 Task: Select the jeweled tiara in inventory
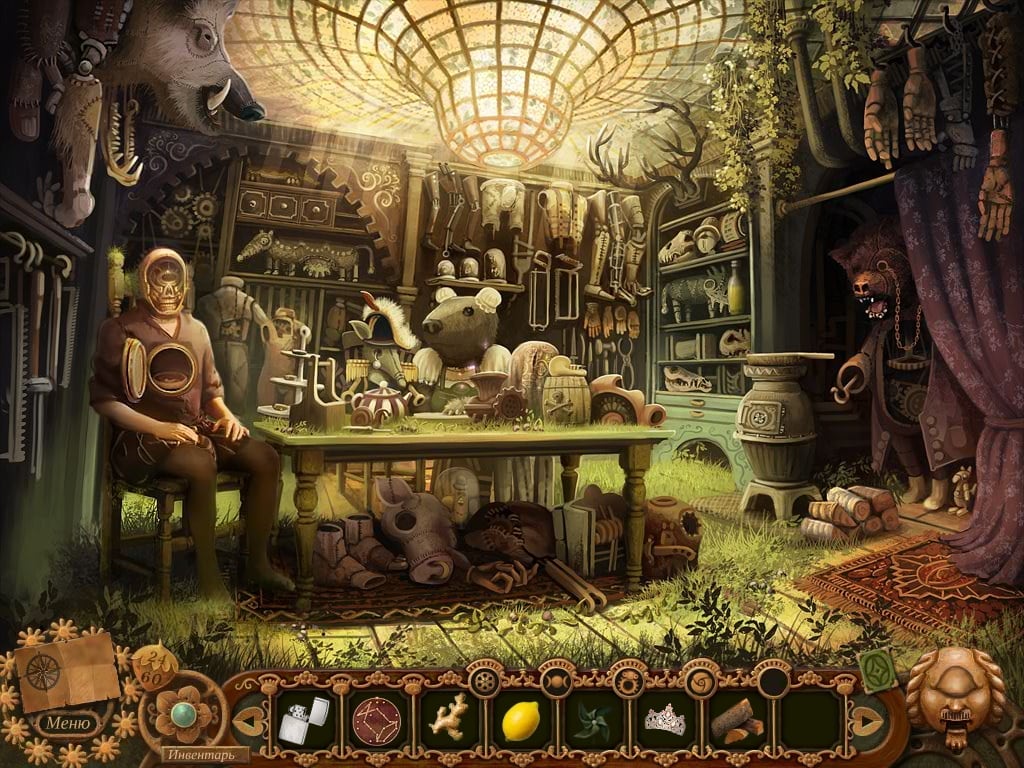click(665, 719)
